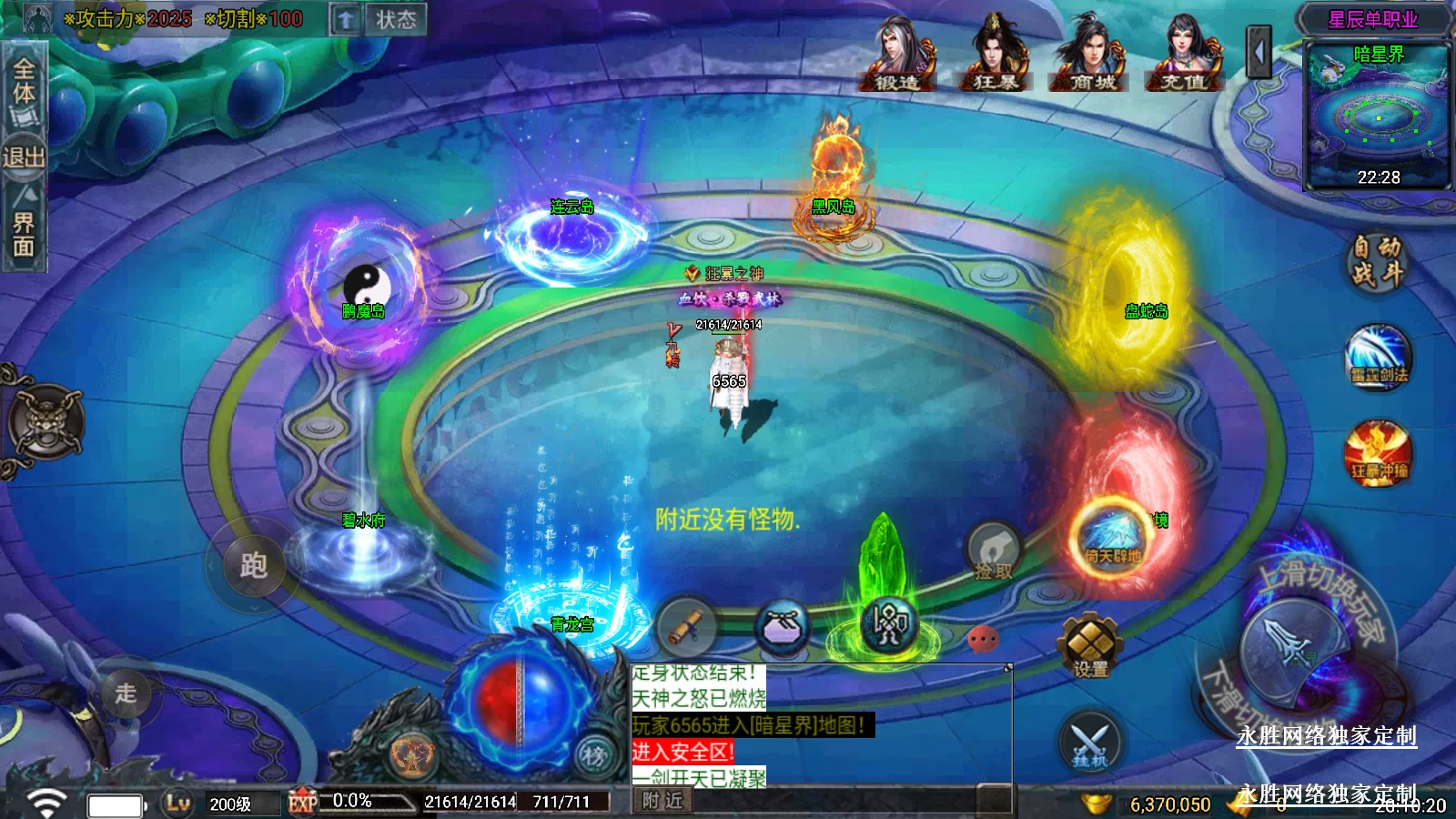1456x819 pixels.
Task: Collapse the top icon bar arrow
Action: (x=1259, y=53)
